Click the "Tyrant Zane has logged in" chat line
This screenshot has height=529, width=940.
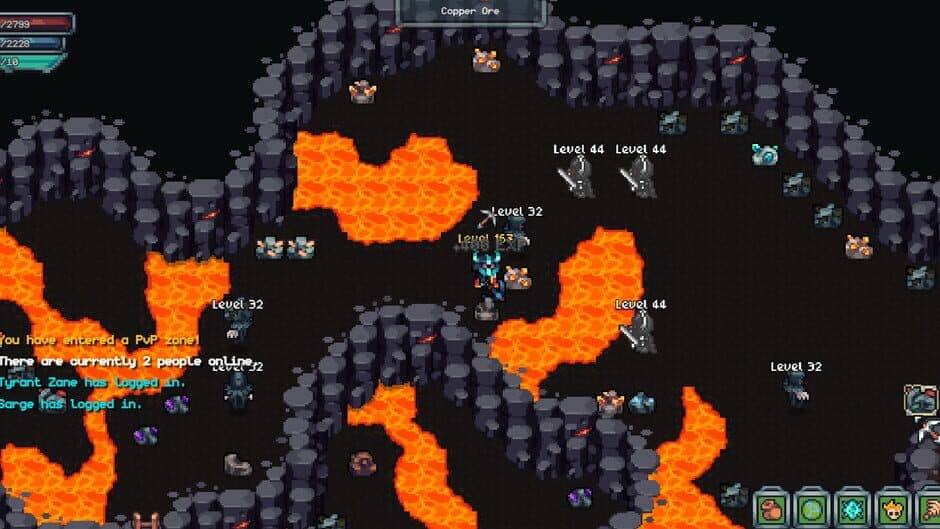(92, 382)
